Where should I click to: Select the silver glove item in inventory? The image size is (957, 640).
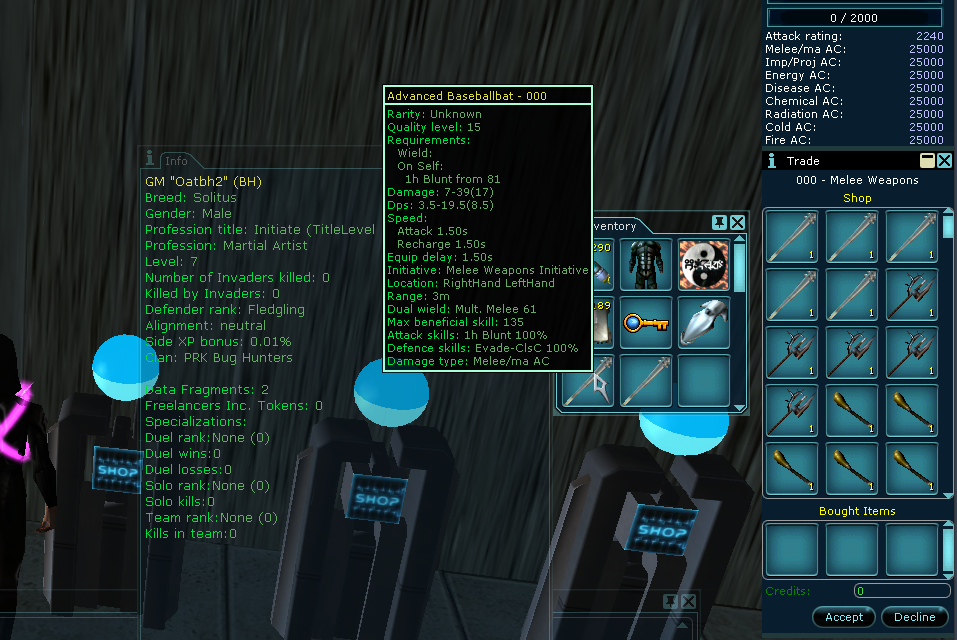(703, 323)
